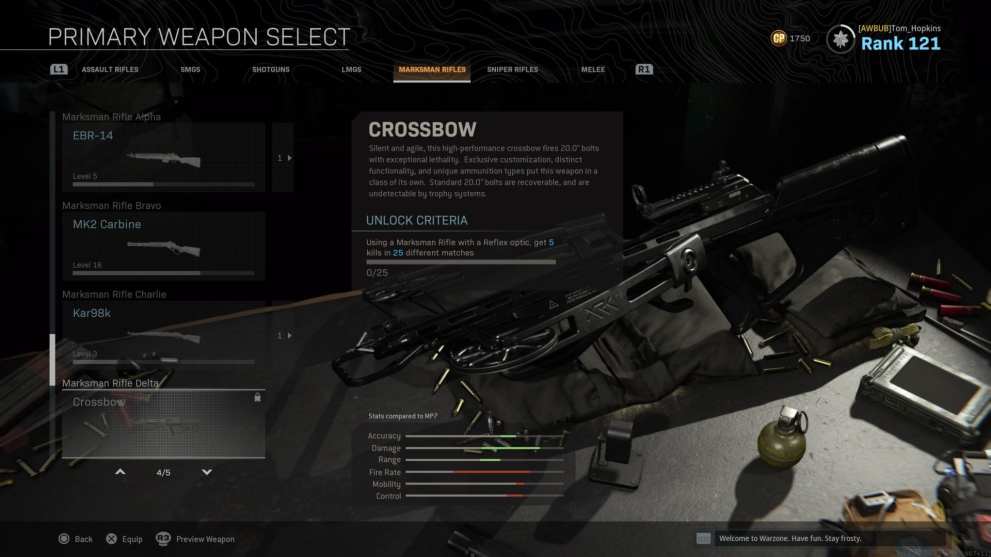Select the EBR-14 weapon card
Image resolution: width=991 pixels, height=557 pixels.
[163, 157]
